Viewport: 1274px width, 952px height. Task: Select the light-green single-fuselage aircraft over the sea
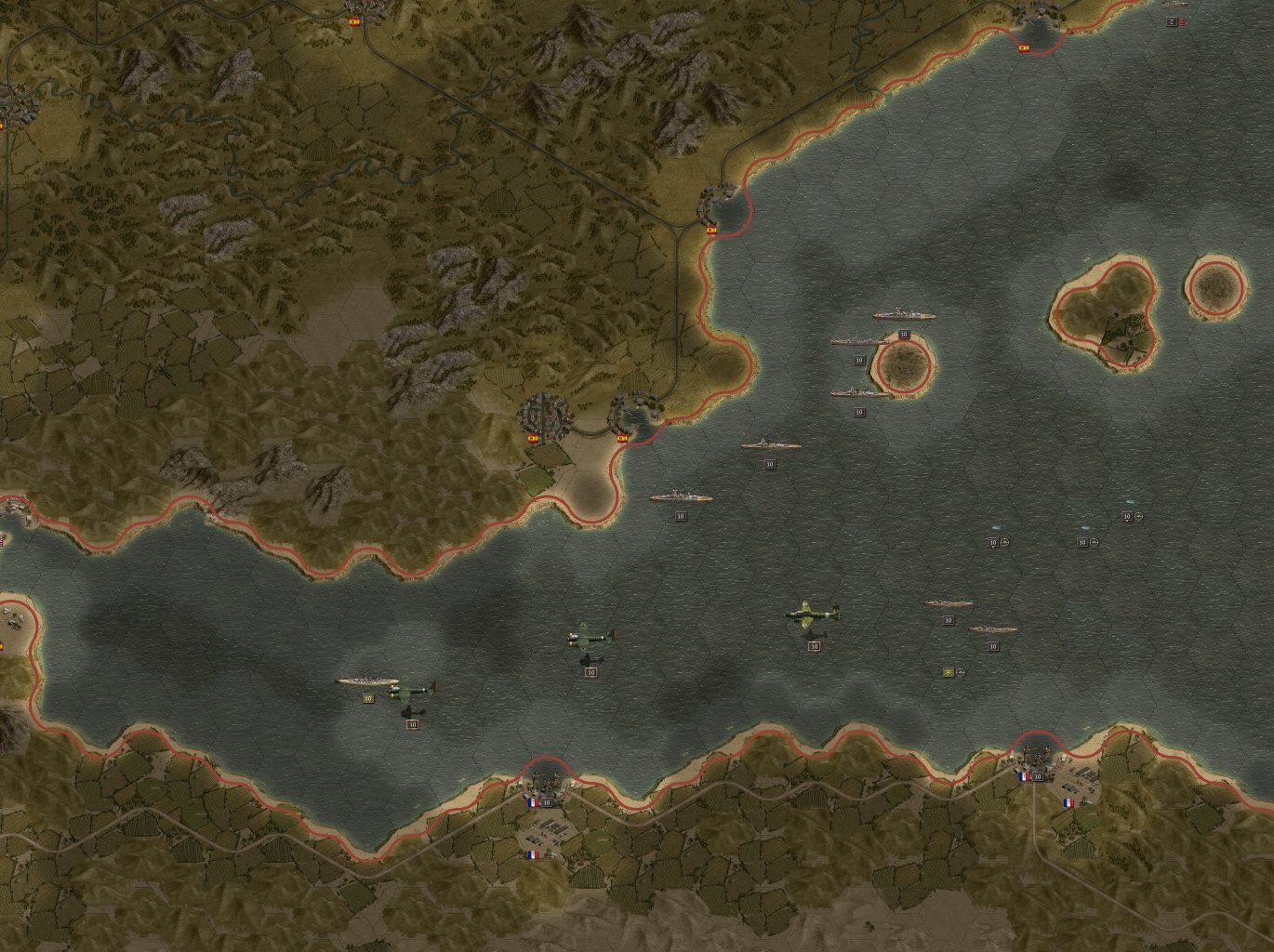(812, 614)
